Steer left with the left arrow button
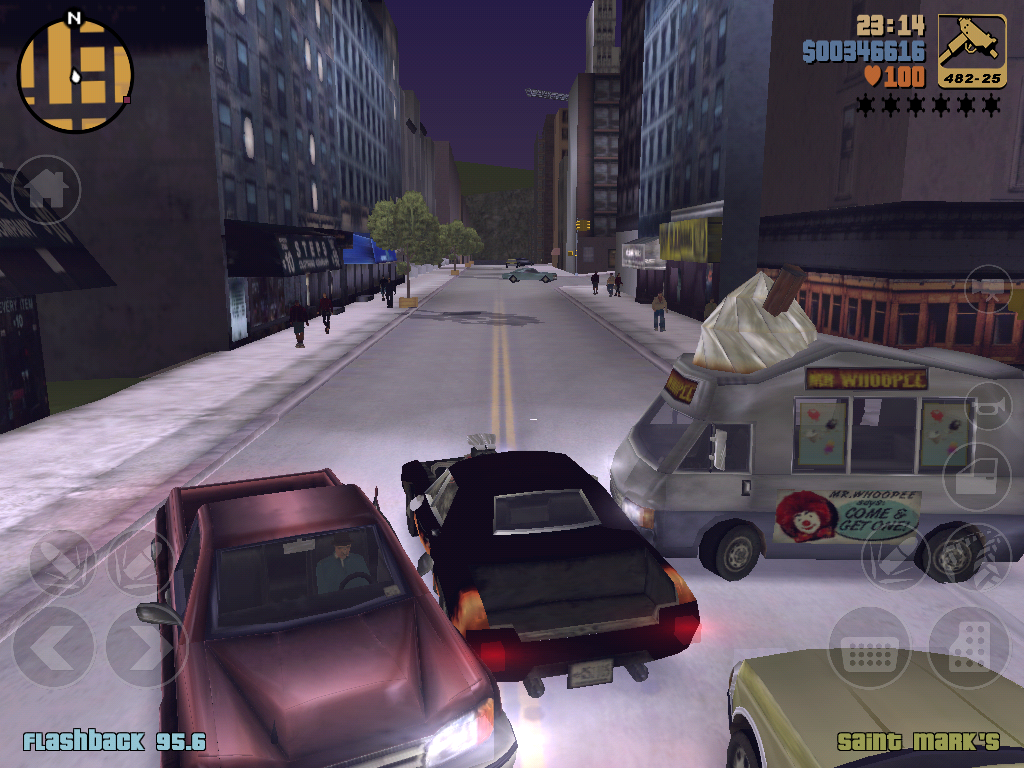Image resolution: width=1024 pixels, height=768 pixels. pyautogui.click(x=53, y=647)
